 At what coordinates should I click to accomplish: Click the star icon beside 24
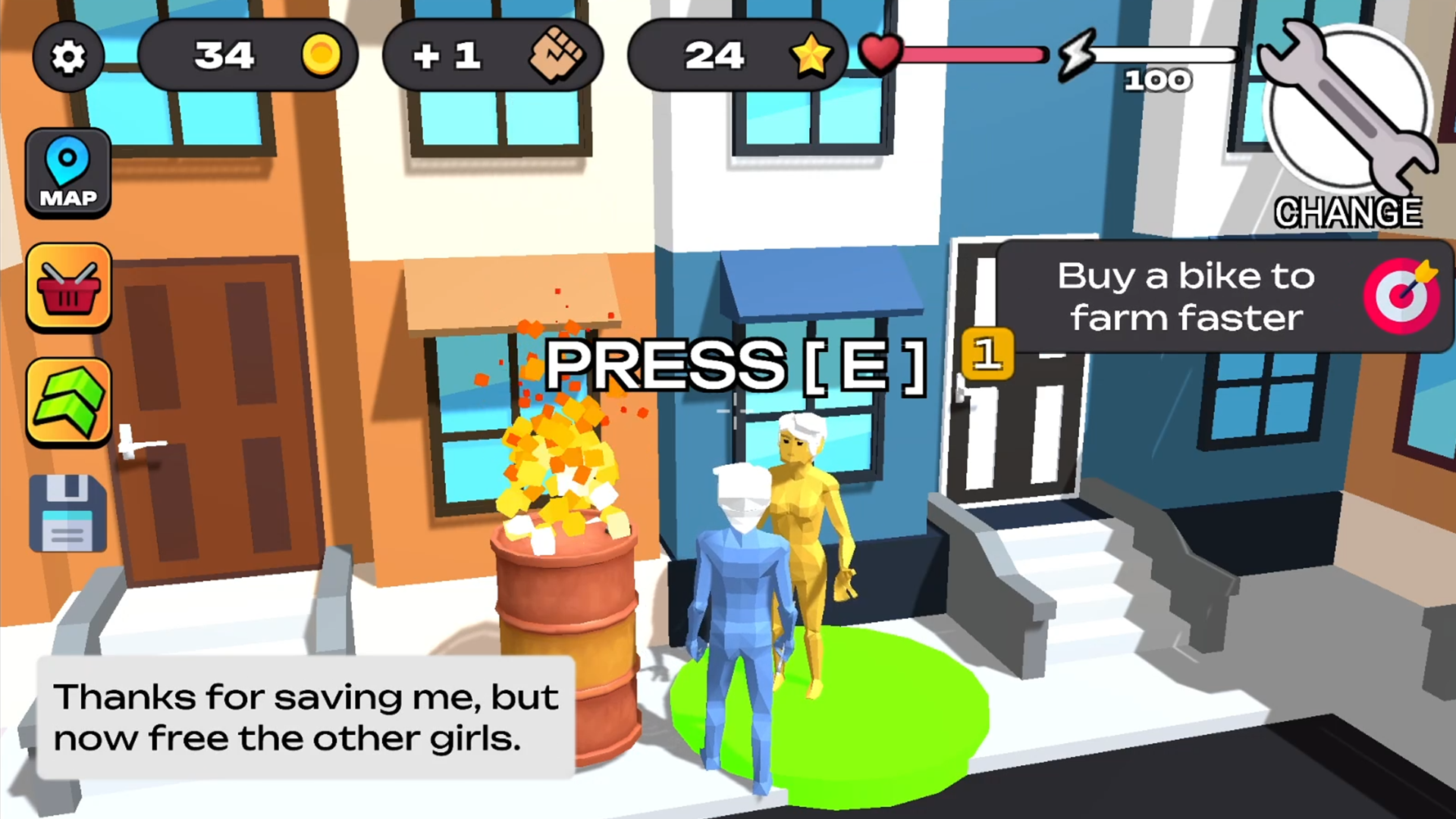tap(811, 54)
